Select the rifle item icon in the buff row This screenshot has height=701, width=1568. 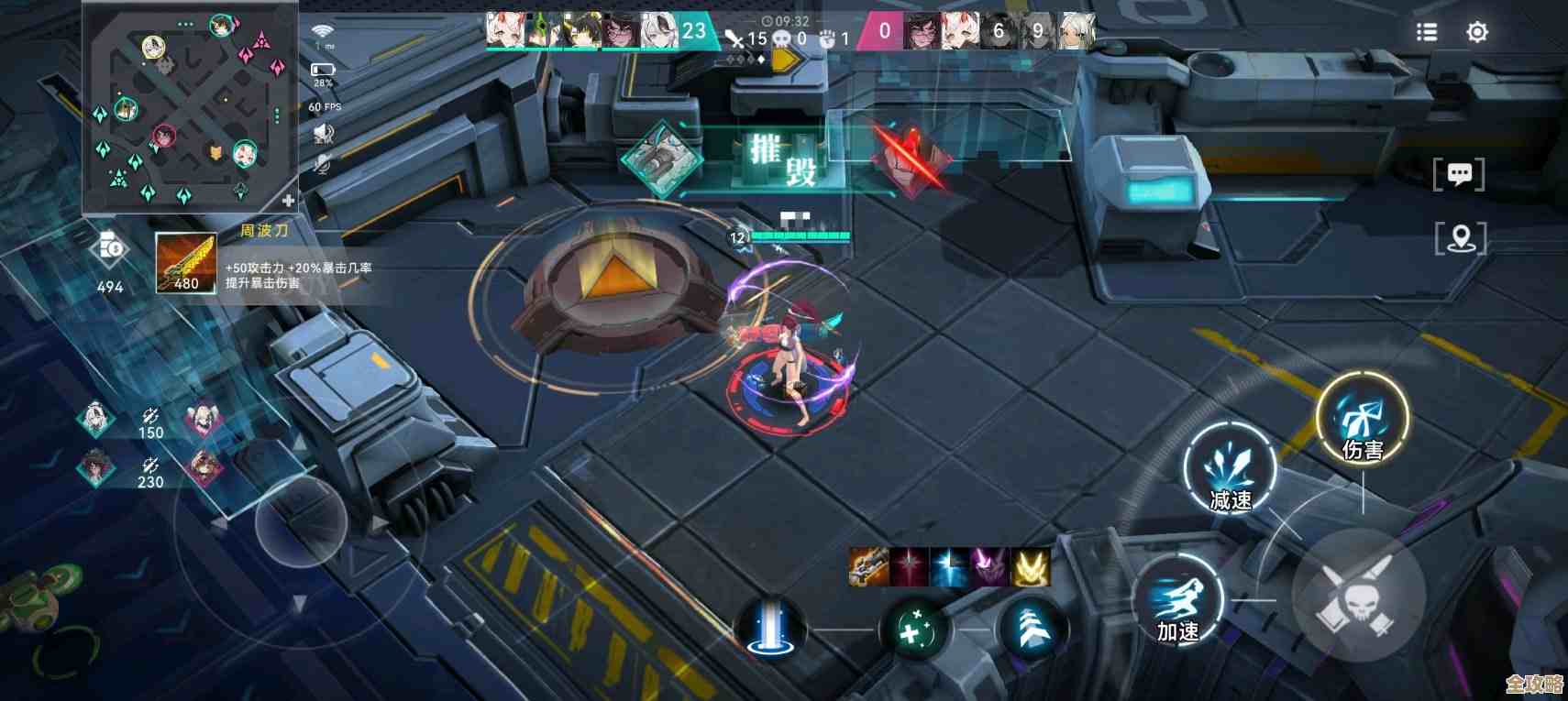click(x=867, y=567)
